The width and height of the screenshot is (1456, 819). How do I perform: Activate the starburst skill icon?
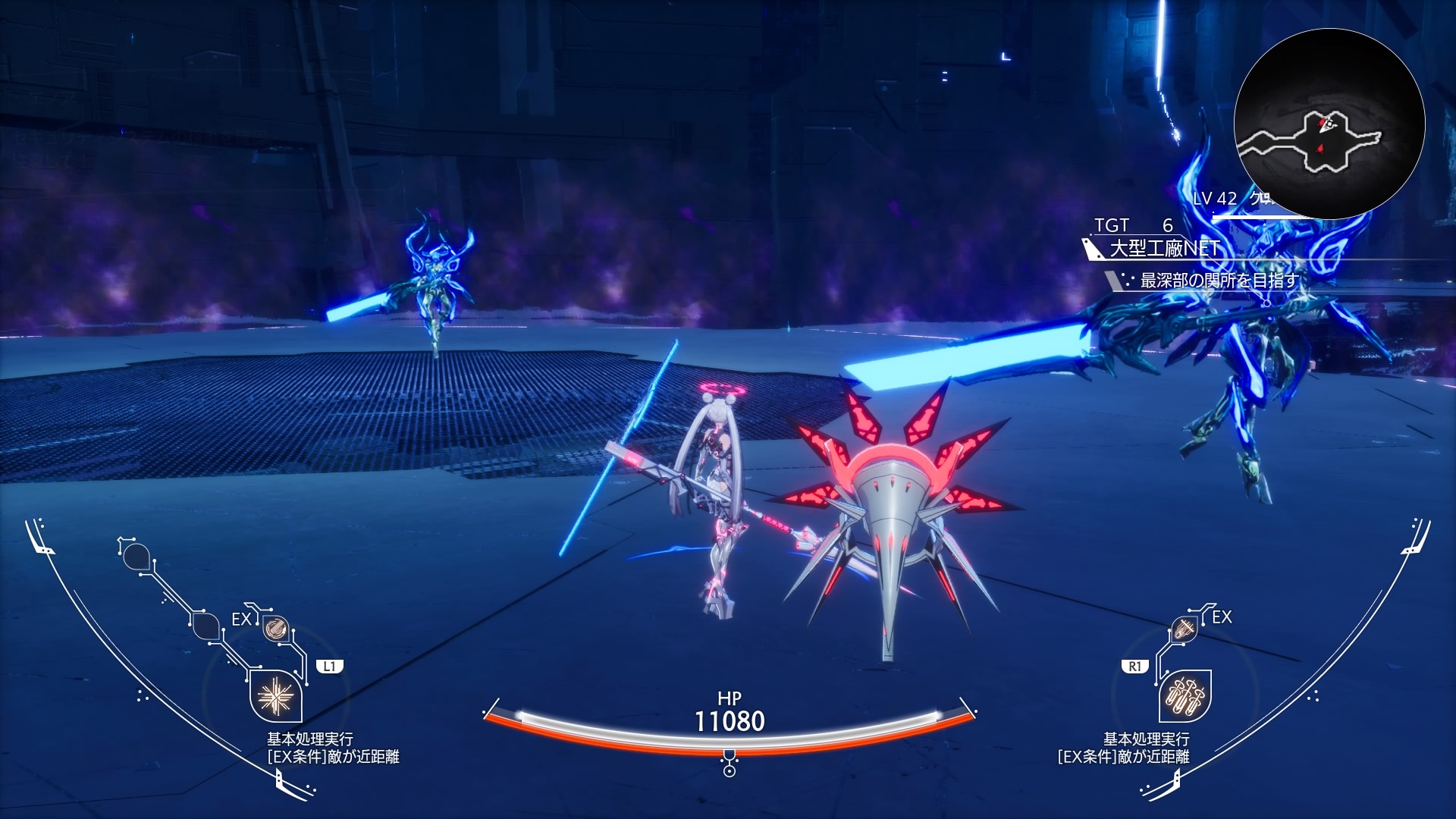275,696
